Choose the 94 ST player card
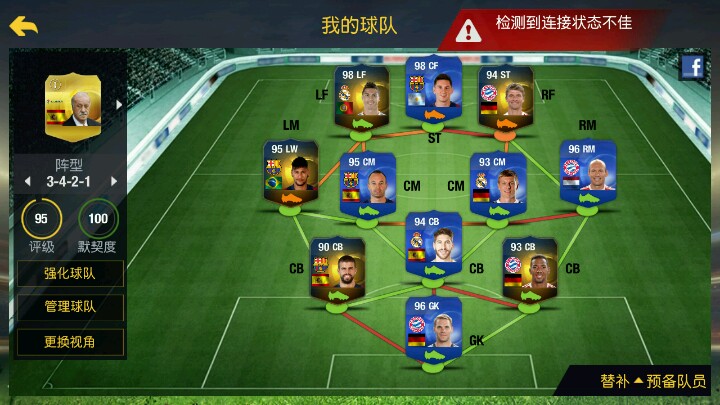The width and height of the screenshot is (720, 405). tap(505, 97)
